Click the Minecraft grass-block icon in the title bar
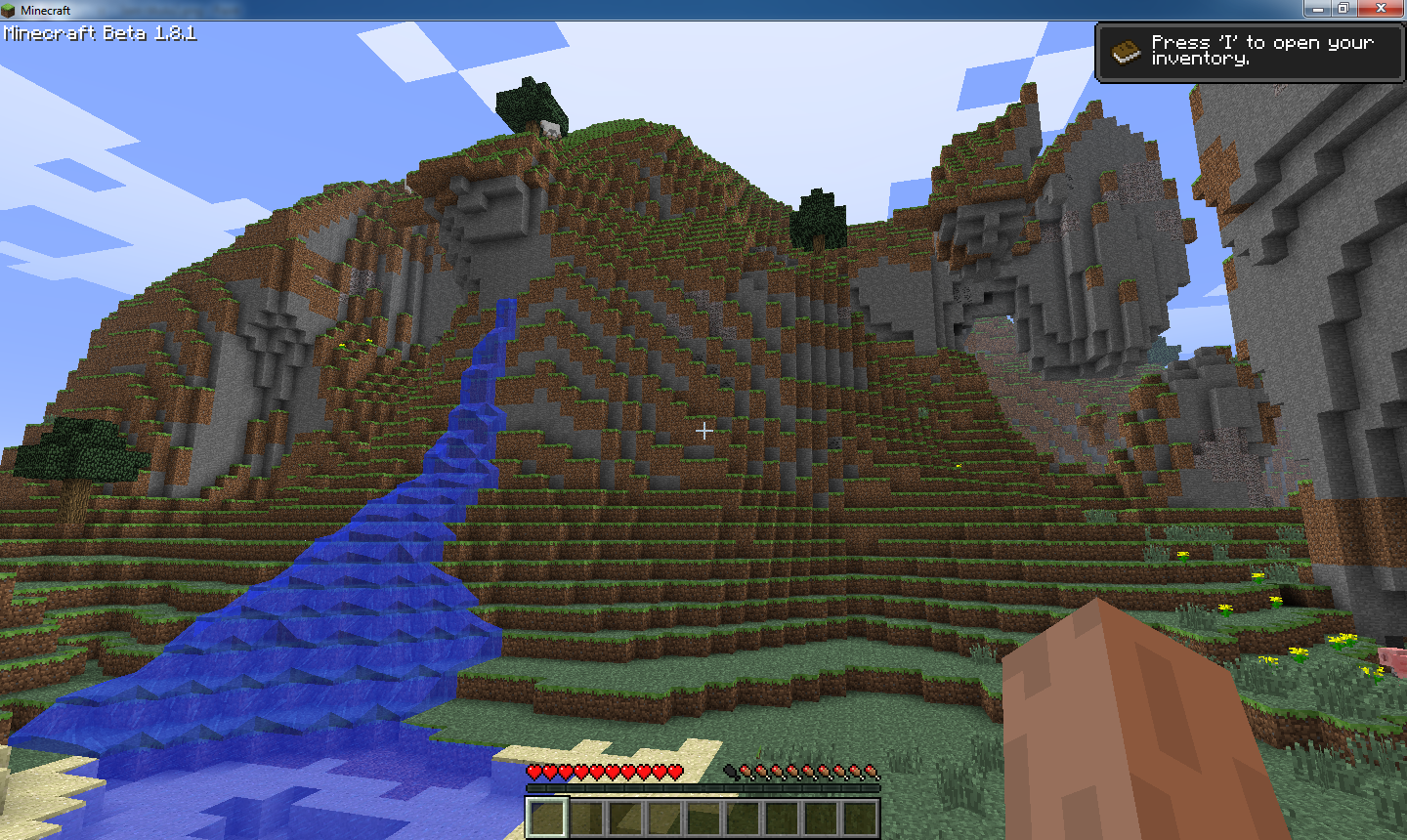This screenshot has height=840, width=1407. click(9, 9)
